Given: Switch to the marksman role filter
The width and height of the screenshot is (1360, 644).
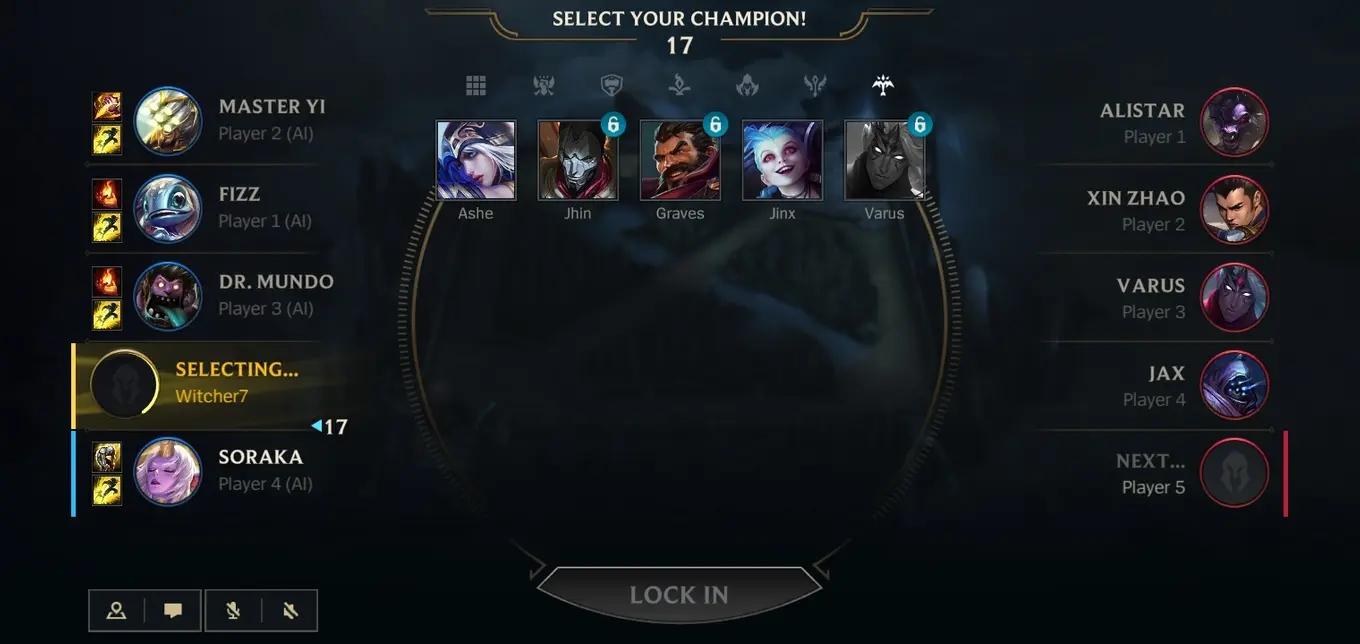Looking at the screenshot, I should point(882,86).
